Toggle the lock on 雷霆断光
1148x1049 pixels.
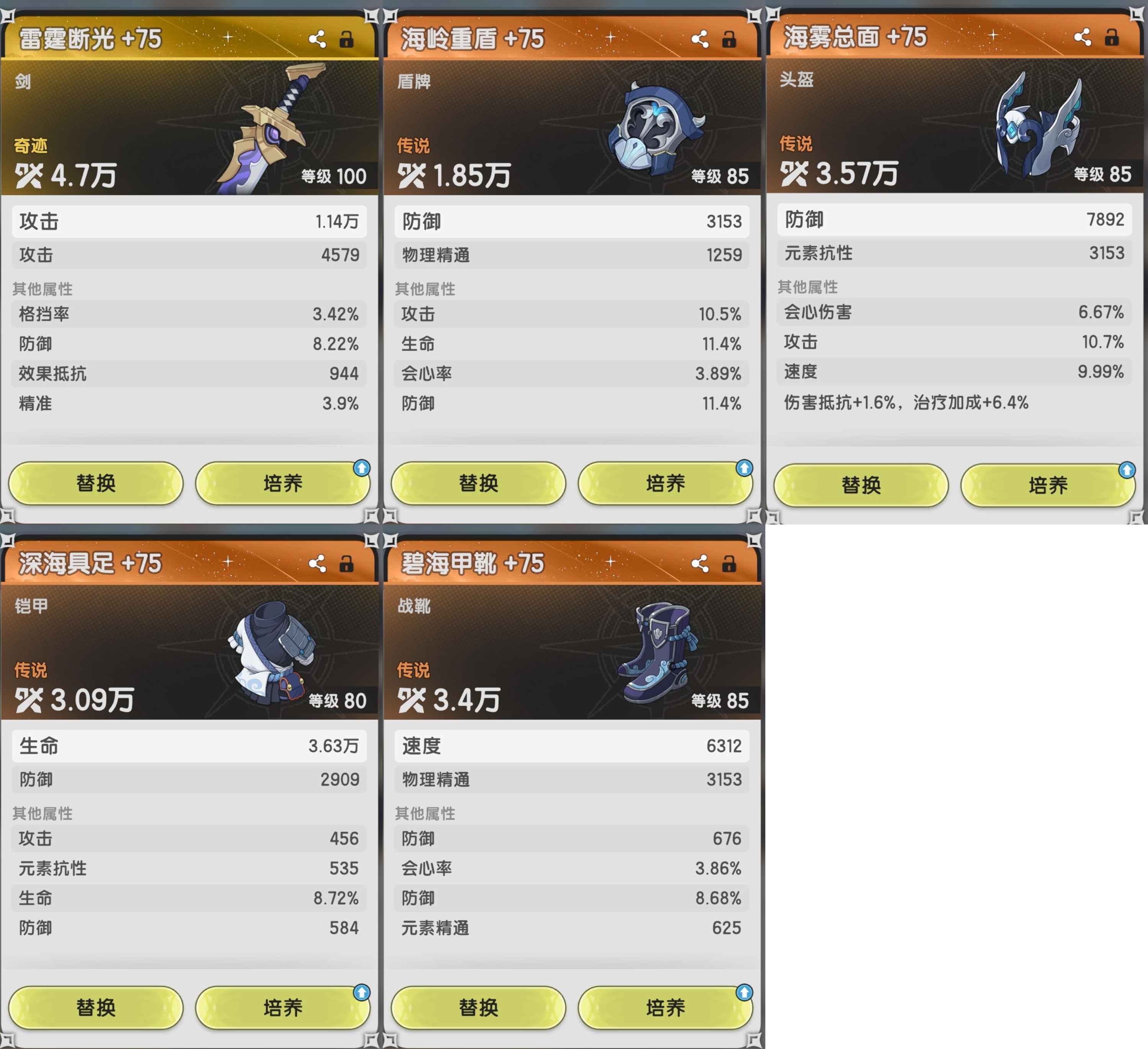(x=346, y=39)
